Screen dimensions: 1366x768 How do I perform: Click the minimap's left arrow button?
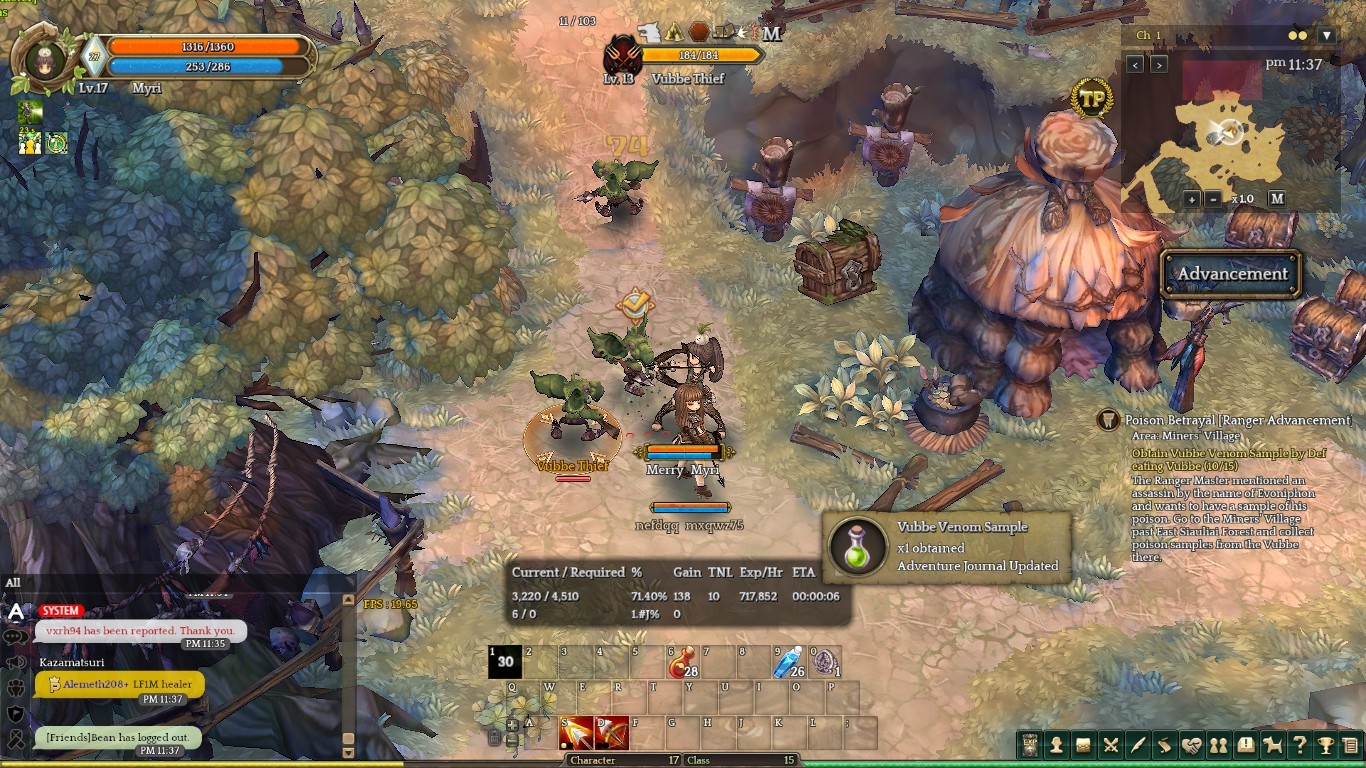pos(1135,65)
